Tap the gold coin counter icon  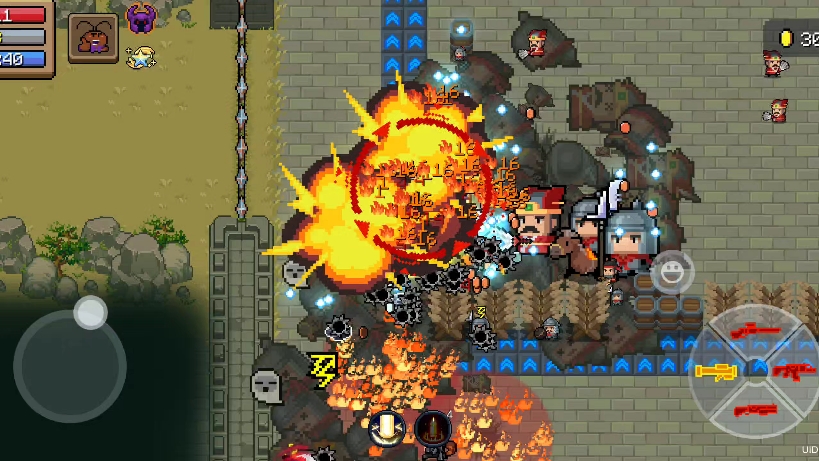coord(787,39)
